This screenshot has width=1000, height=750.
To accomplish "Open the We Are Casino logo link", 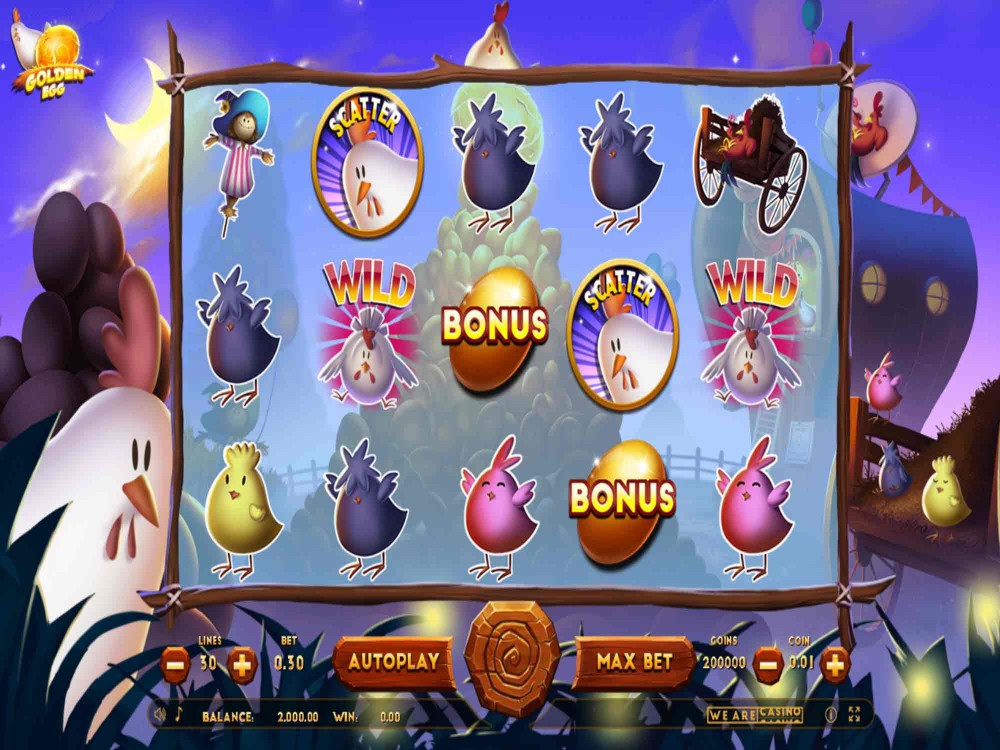I will [756, 714].
